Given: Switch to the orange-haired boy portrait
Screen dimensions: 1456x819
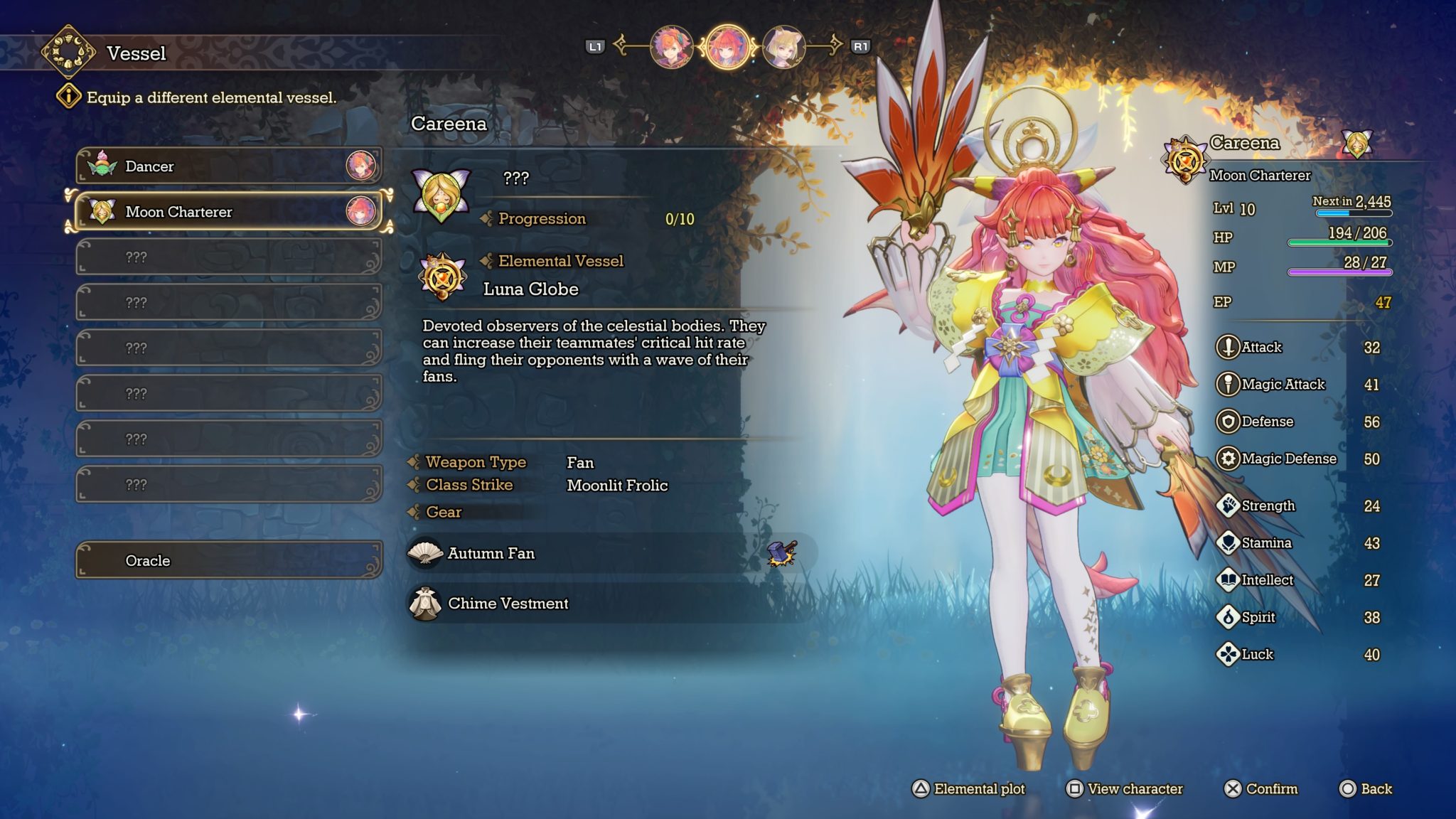Looking at the screenshot, I should (x=671, y=47).
